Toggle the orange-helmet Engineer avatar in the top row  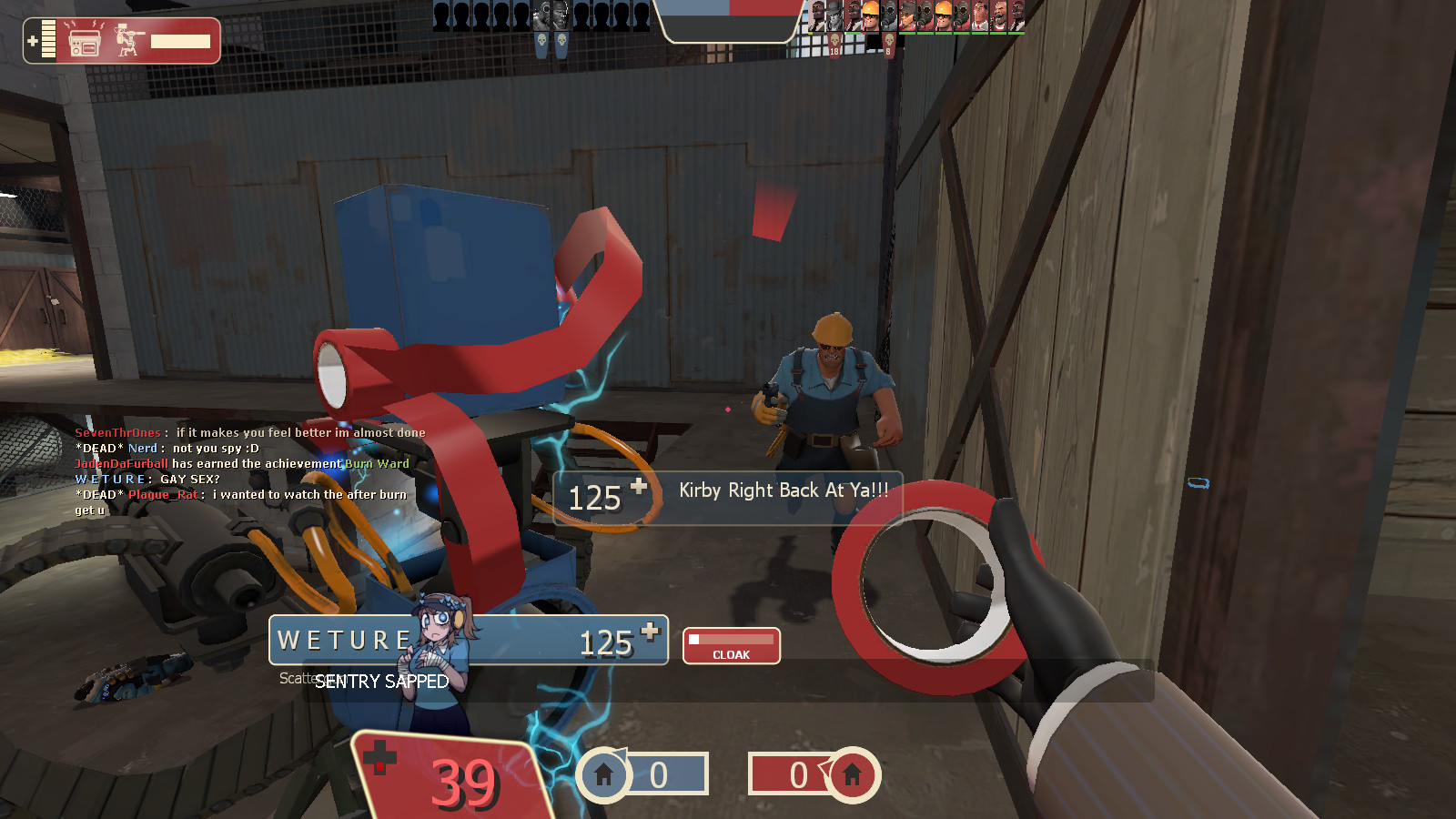(x=870, y=15)
